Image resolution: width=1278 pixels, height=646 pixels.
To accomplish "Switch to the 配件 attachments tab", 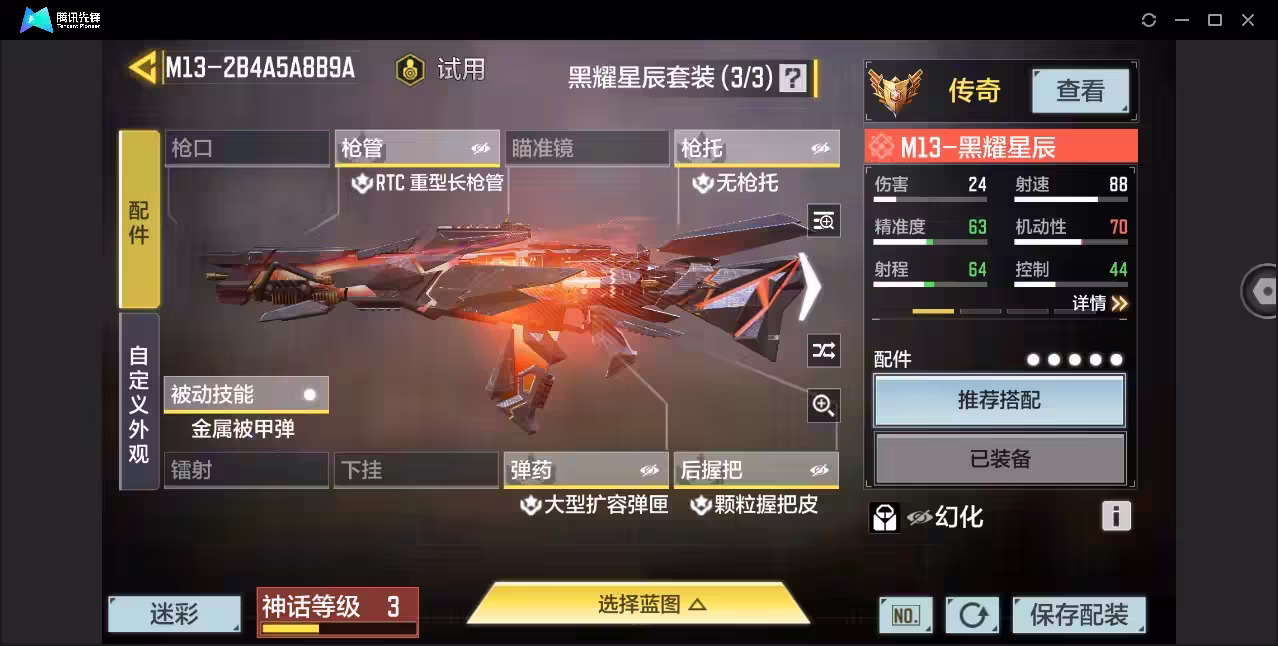I will pos(139,219).
